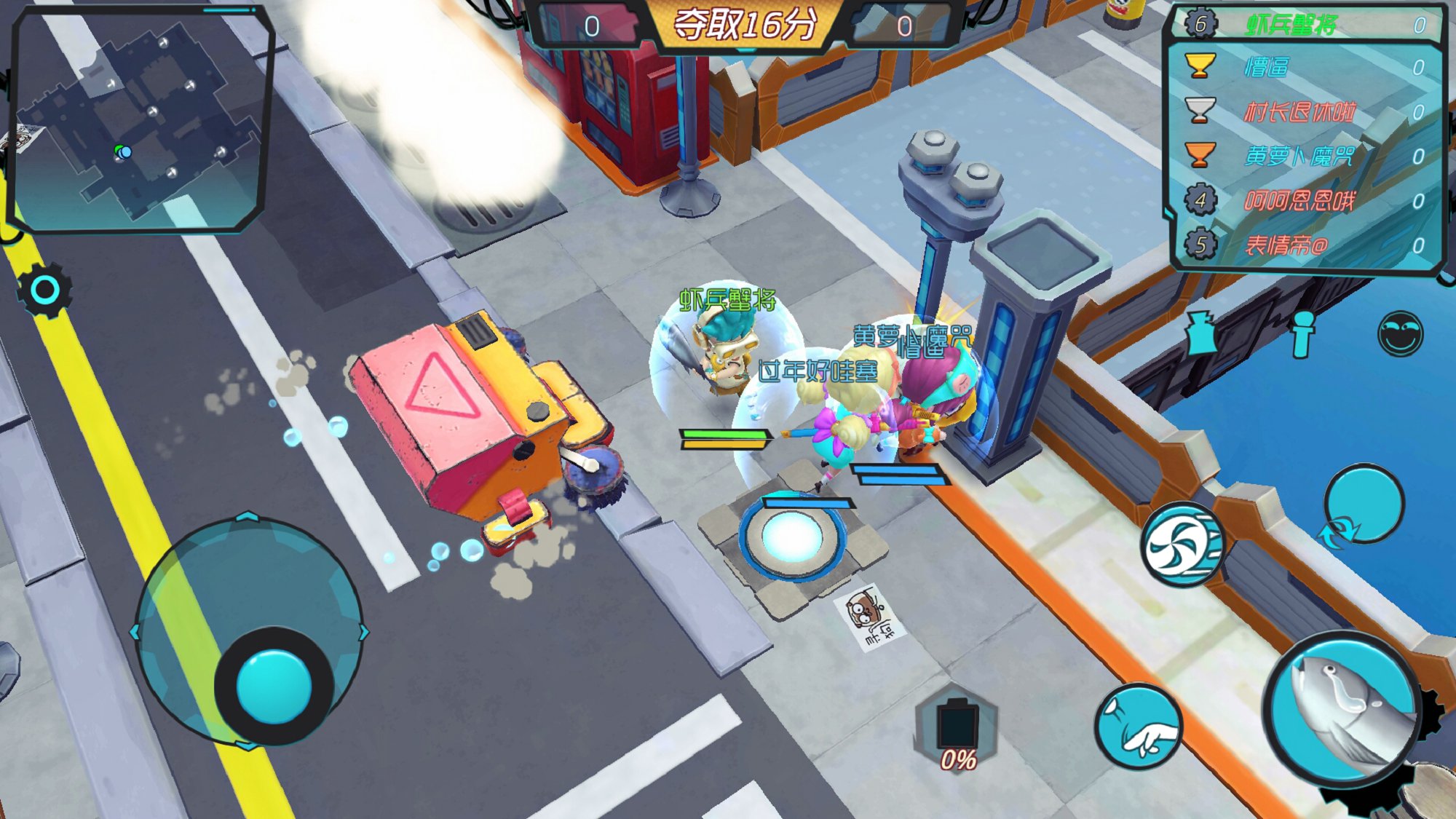Use the pointing hand throw skill
Viewport: 1456px width, 819px height.
[x=1139, y=727]
